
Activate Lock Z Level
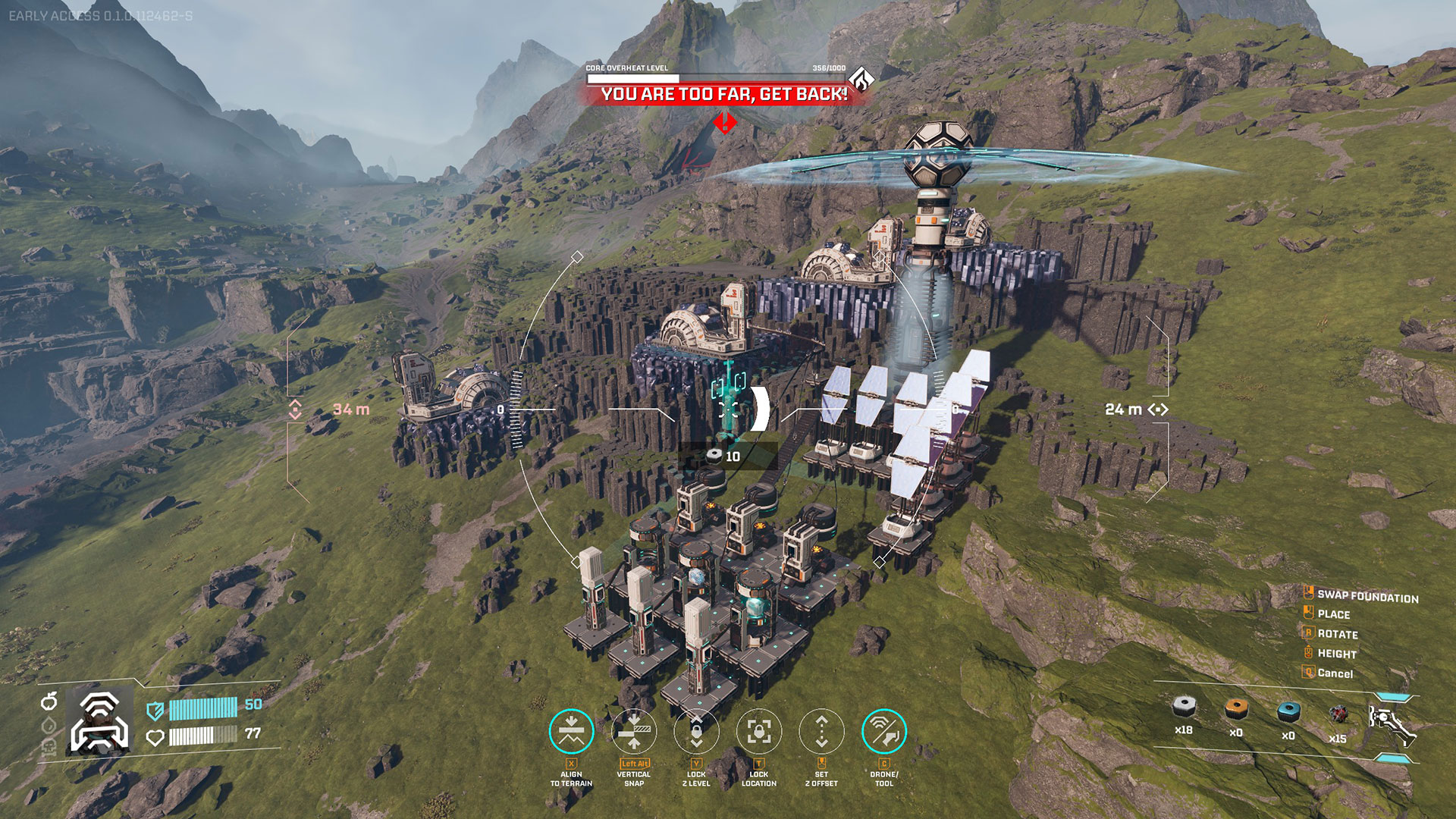click(696, 731)
